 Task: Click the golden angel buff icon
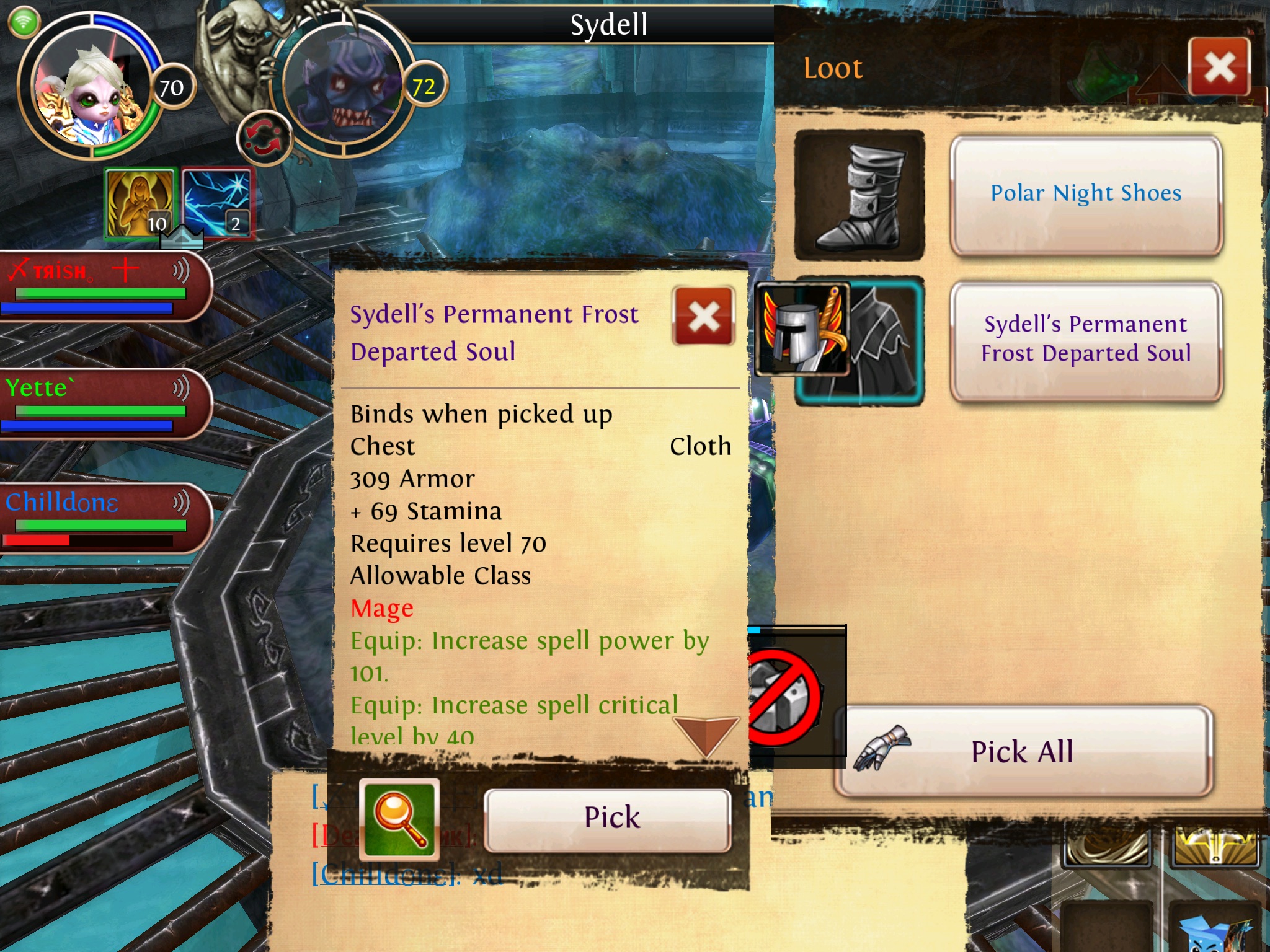point(140,203)
